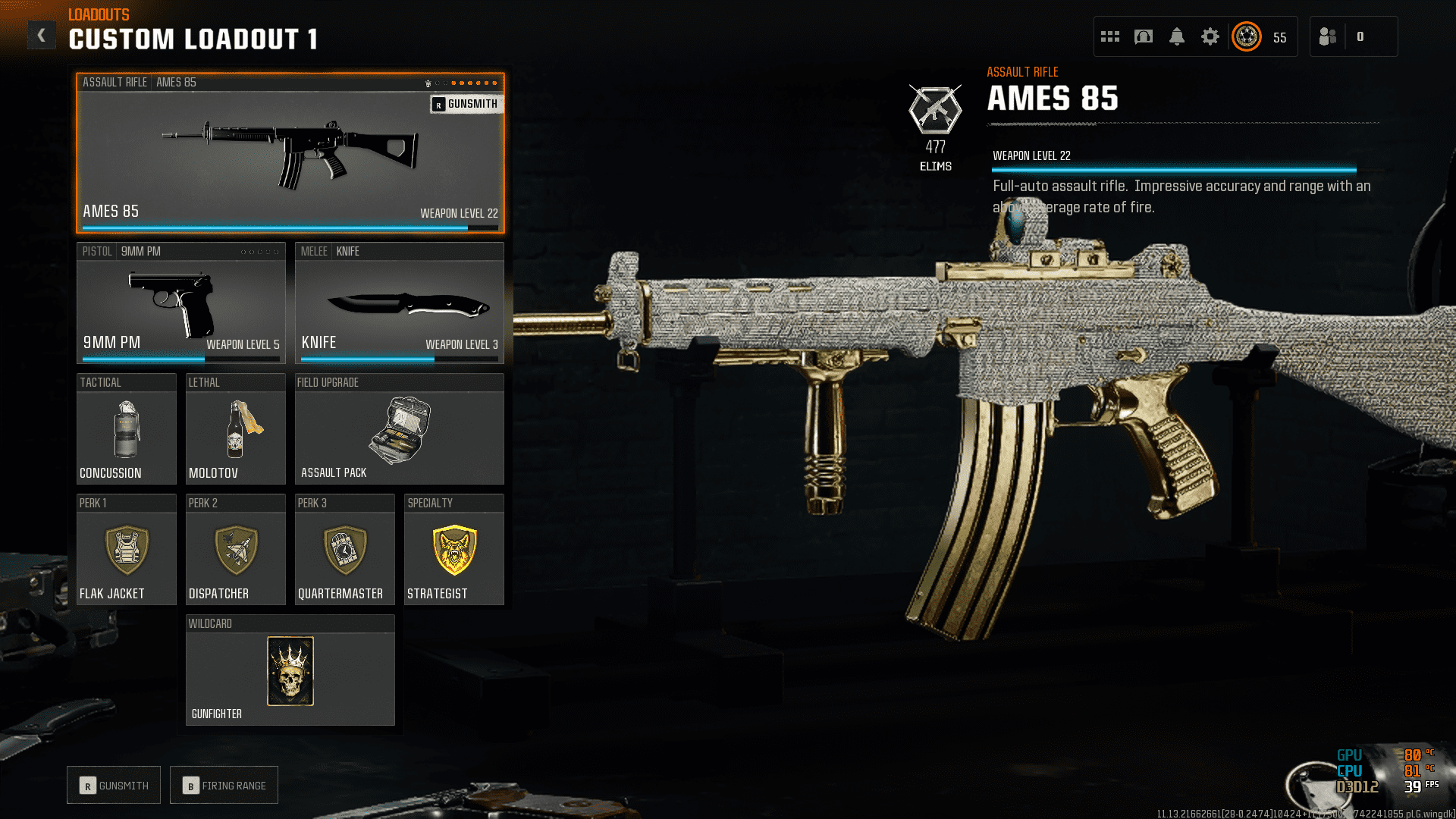
Task: Select the AMES 85 assault rifle slot
Action: tap(290, 153)
